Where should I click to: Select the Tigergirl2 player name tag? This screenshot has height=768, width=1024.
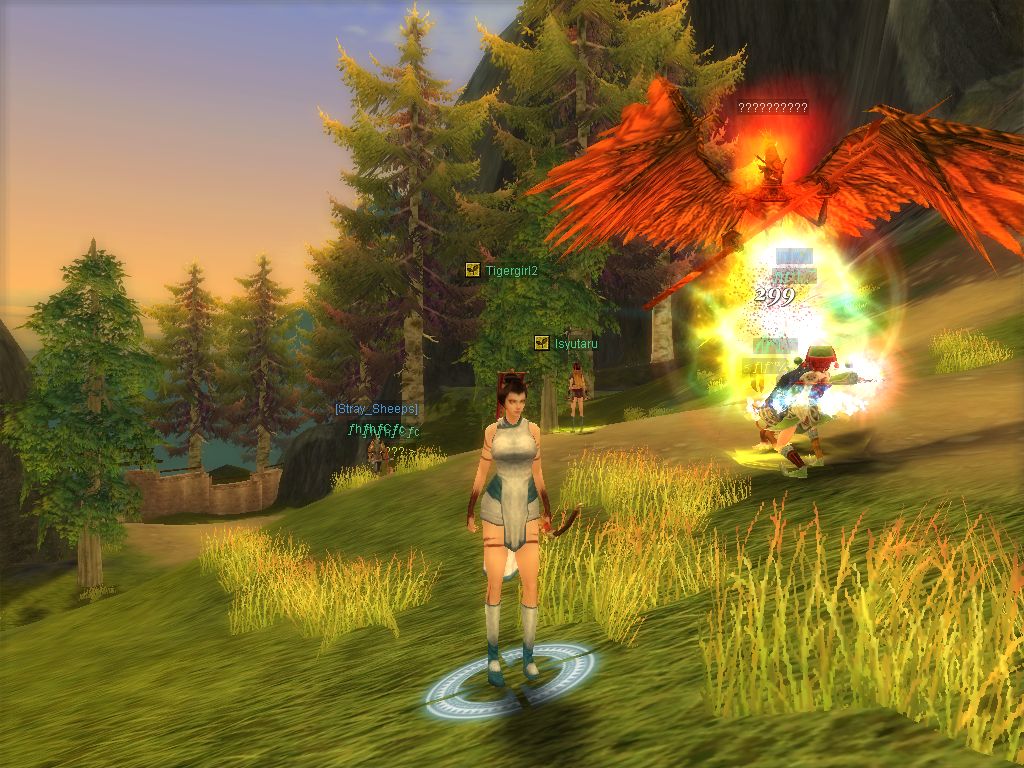(x=511, y=270)
